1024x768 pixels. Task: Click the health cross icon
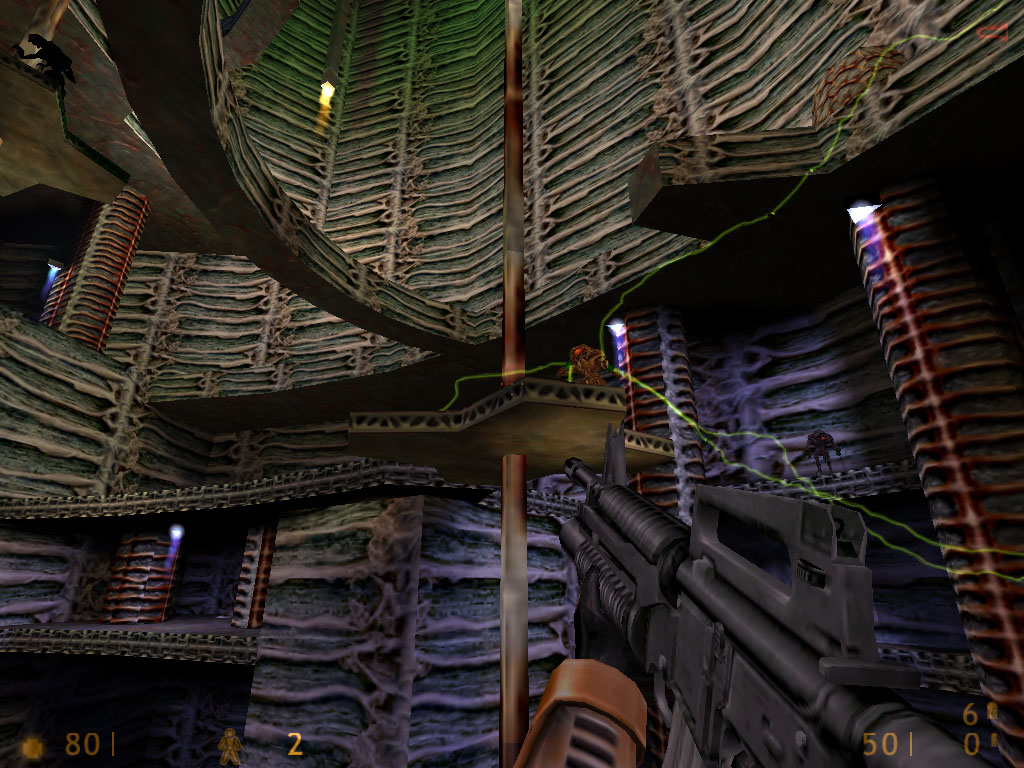(33, 746)
